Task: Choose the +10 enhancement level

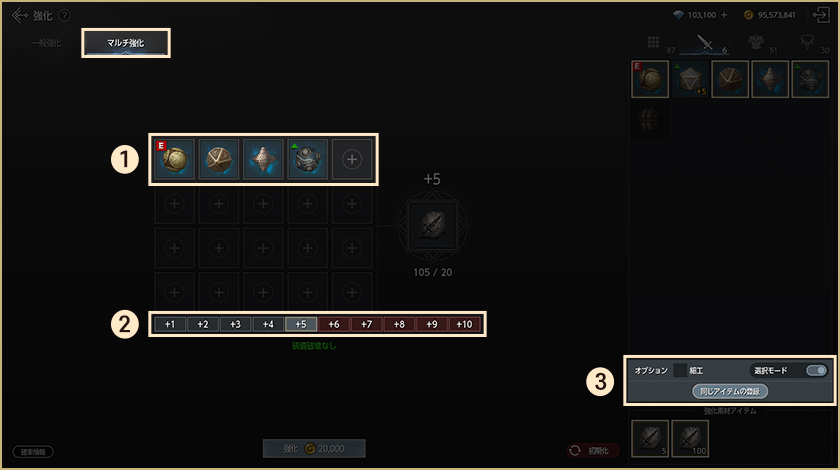Action: point(464,324)
